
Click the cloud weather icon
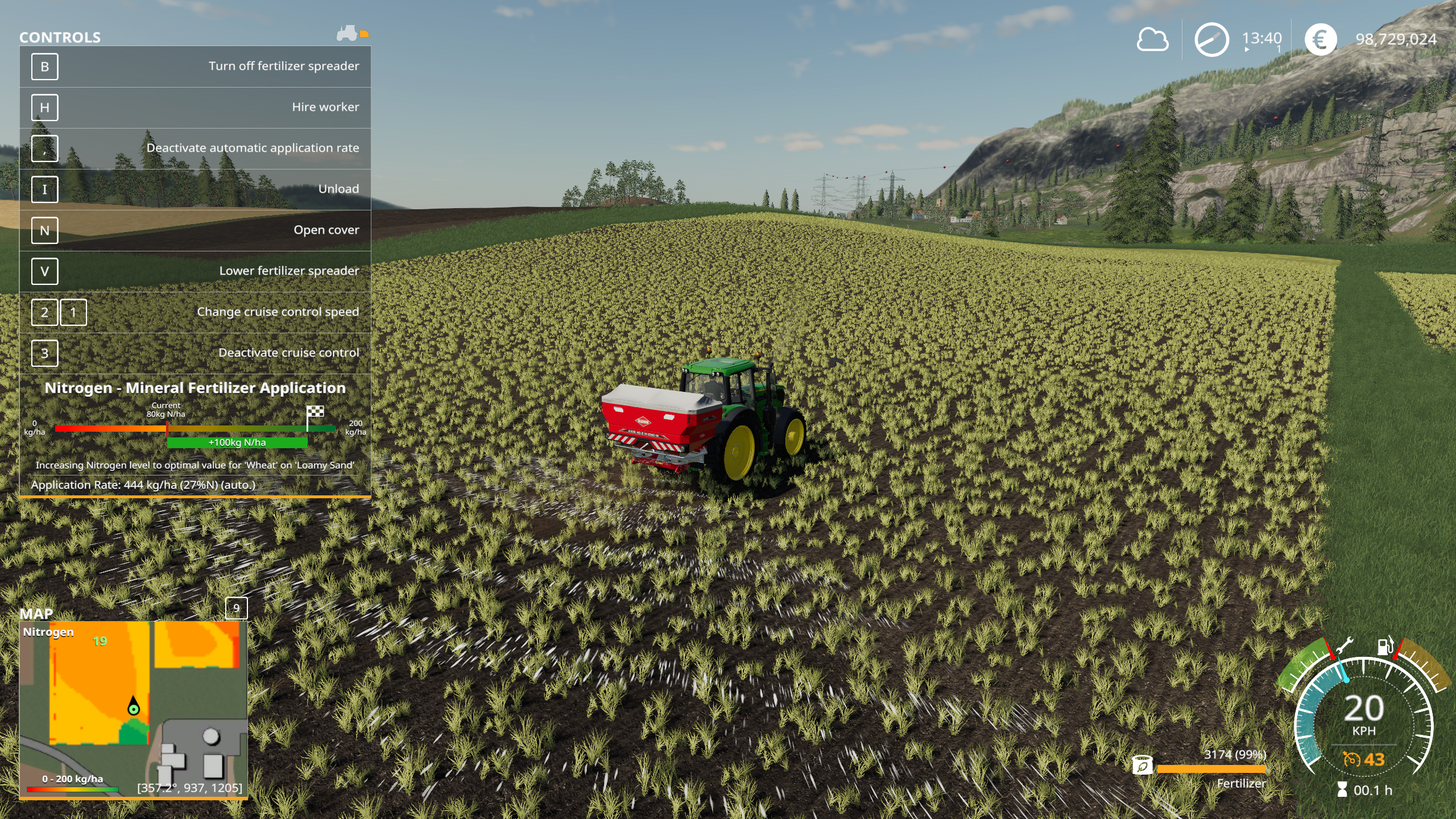tap(1152, 40)
